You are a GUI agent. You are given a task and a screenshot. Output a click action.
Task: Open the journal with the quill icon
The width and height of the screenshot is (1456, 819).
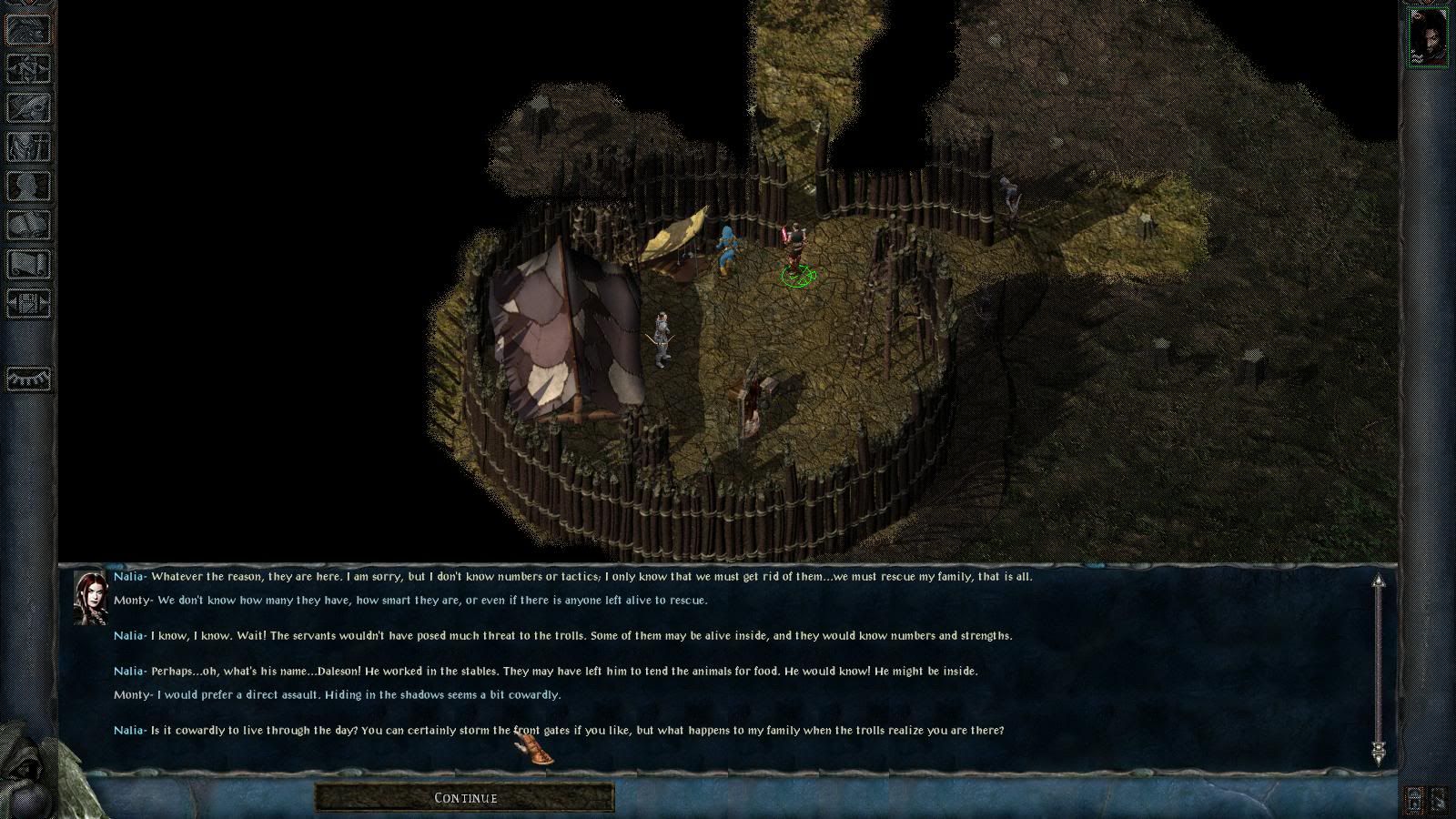[x=28, y=107]
